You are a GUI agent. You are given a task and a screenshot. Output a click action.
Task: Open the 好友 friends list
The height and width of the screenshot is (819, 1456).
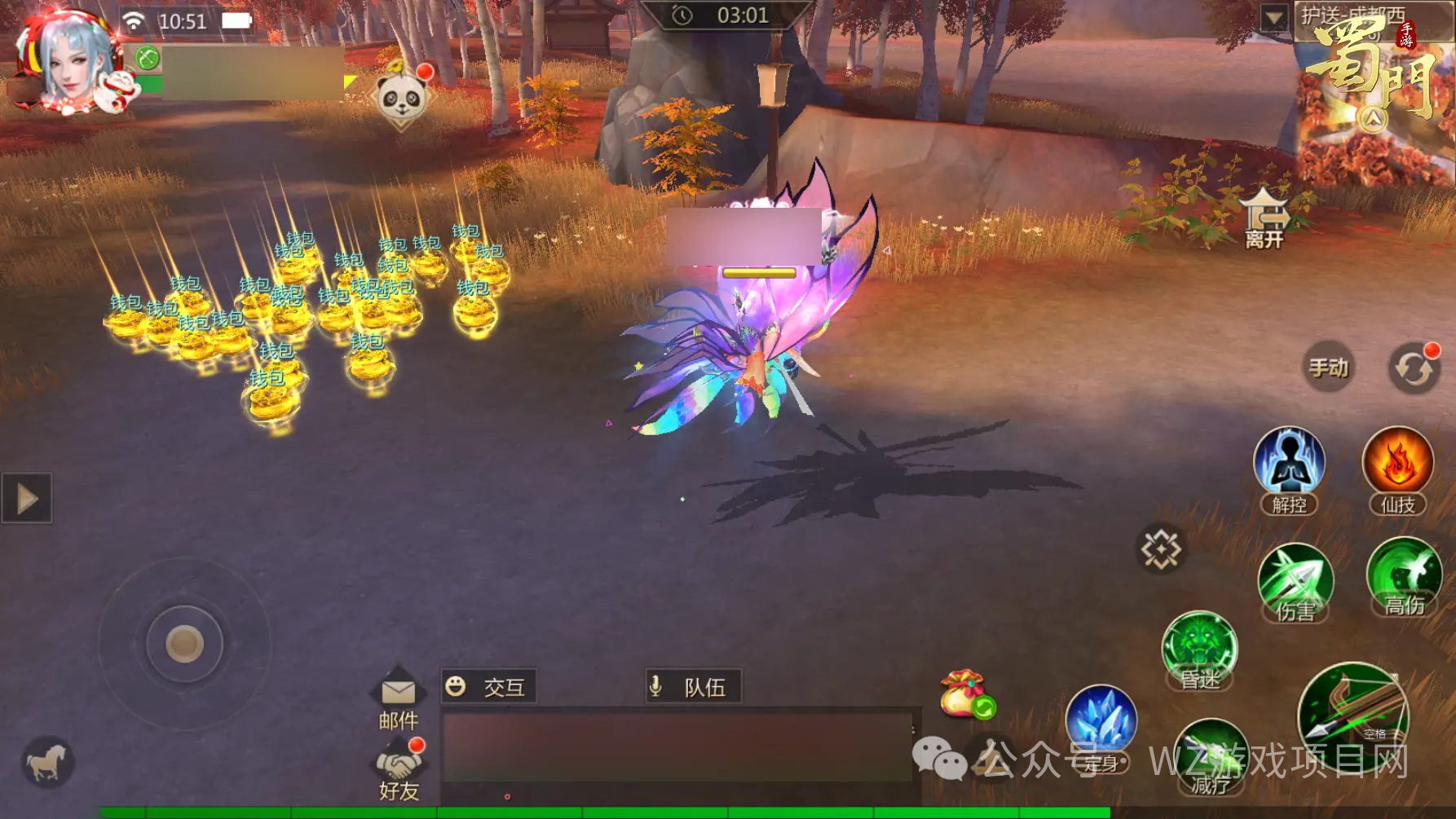tap(398, 771)
